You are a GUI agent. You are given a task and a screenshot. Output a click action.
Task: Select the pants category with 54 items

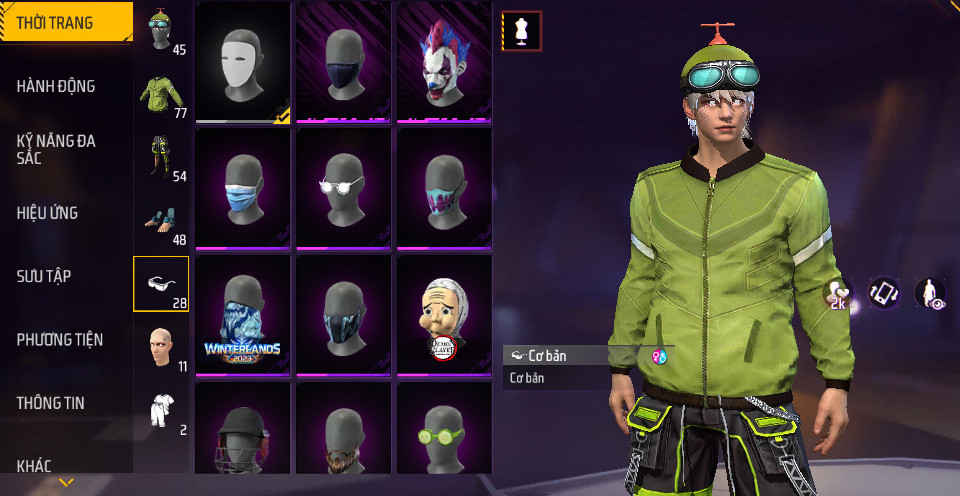coord(161,160)
